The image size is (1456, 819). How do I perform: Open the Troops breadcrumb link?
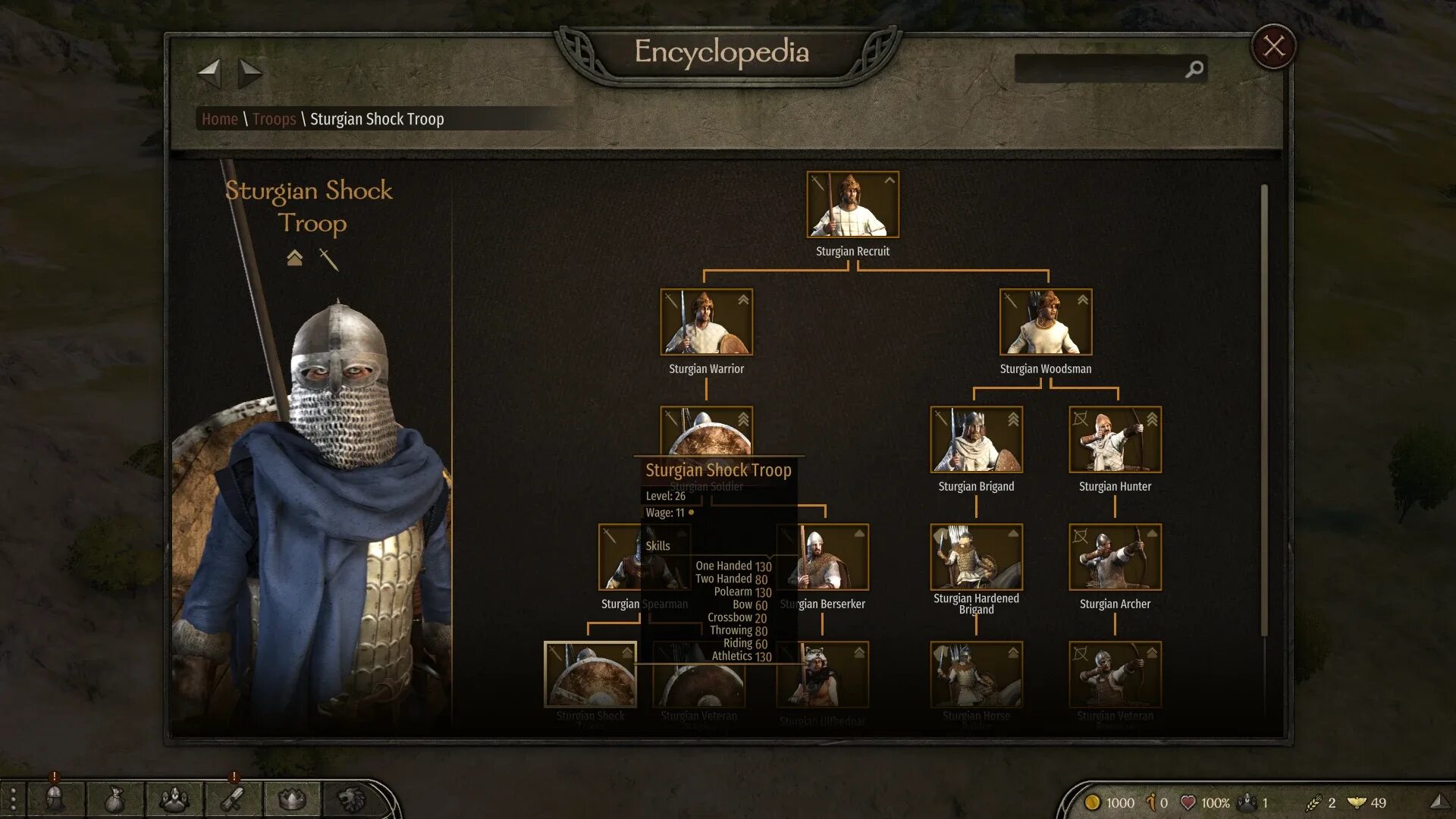(x=274, y=119)
